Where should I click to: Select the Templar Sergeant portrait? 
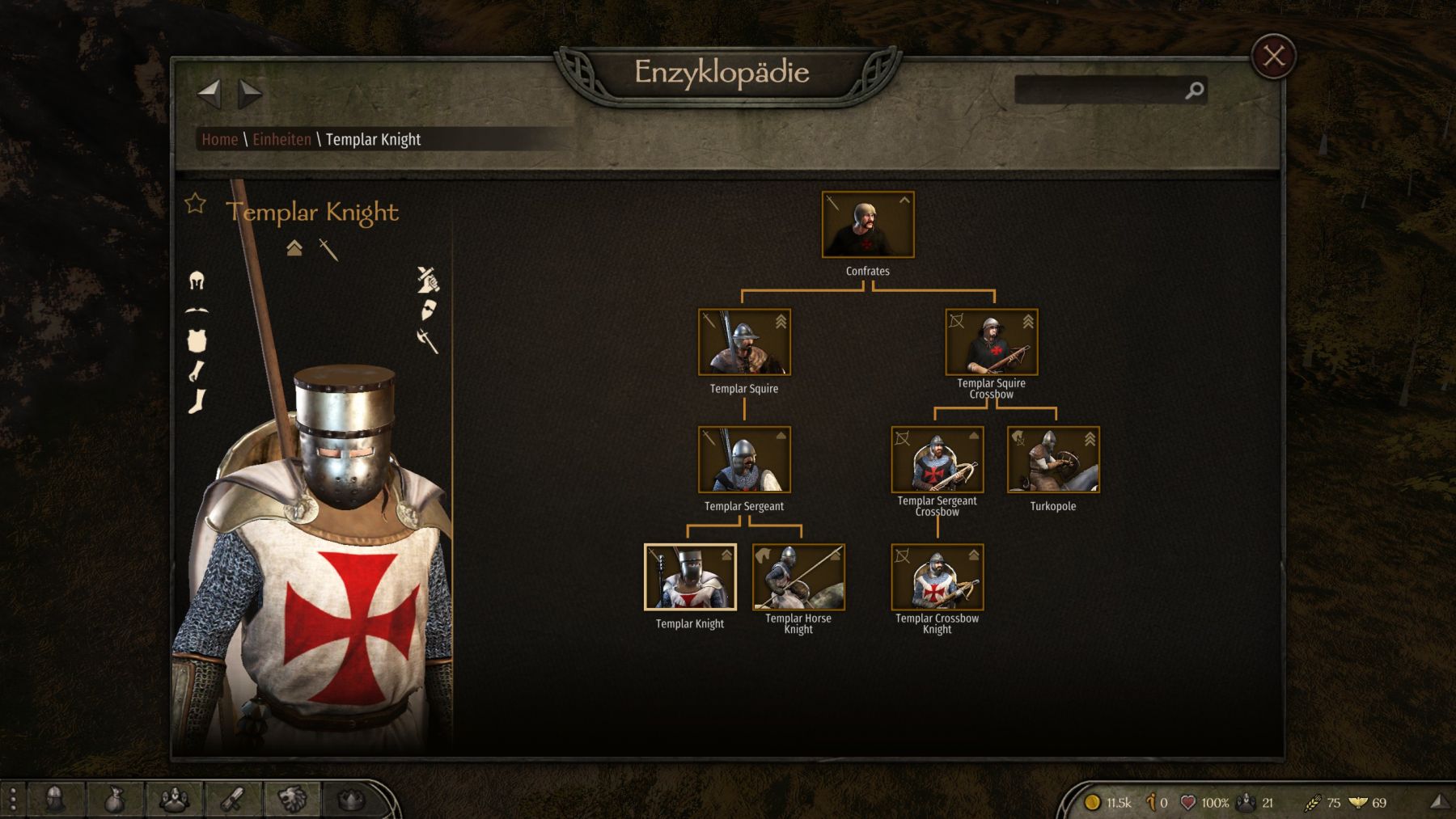744,459
